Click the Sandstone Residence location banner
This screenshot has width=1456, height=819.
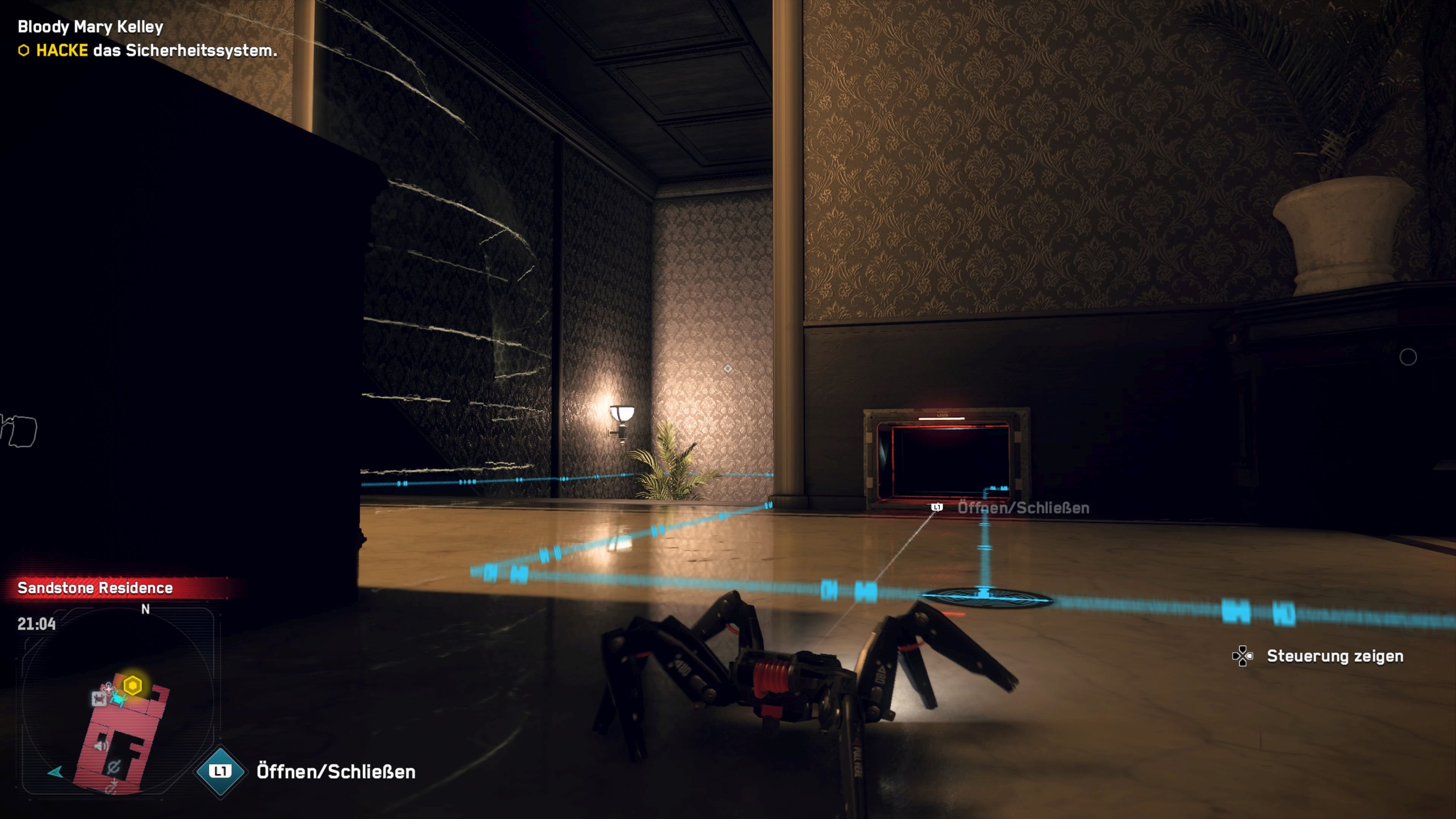95,588
